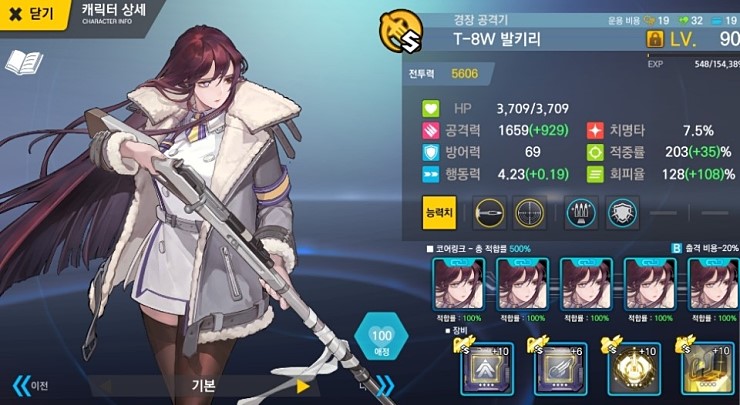
Task: View the bullet skill icon
Action: (488, 212)
